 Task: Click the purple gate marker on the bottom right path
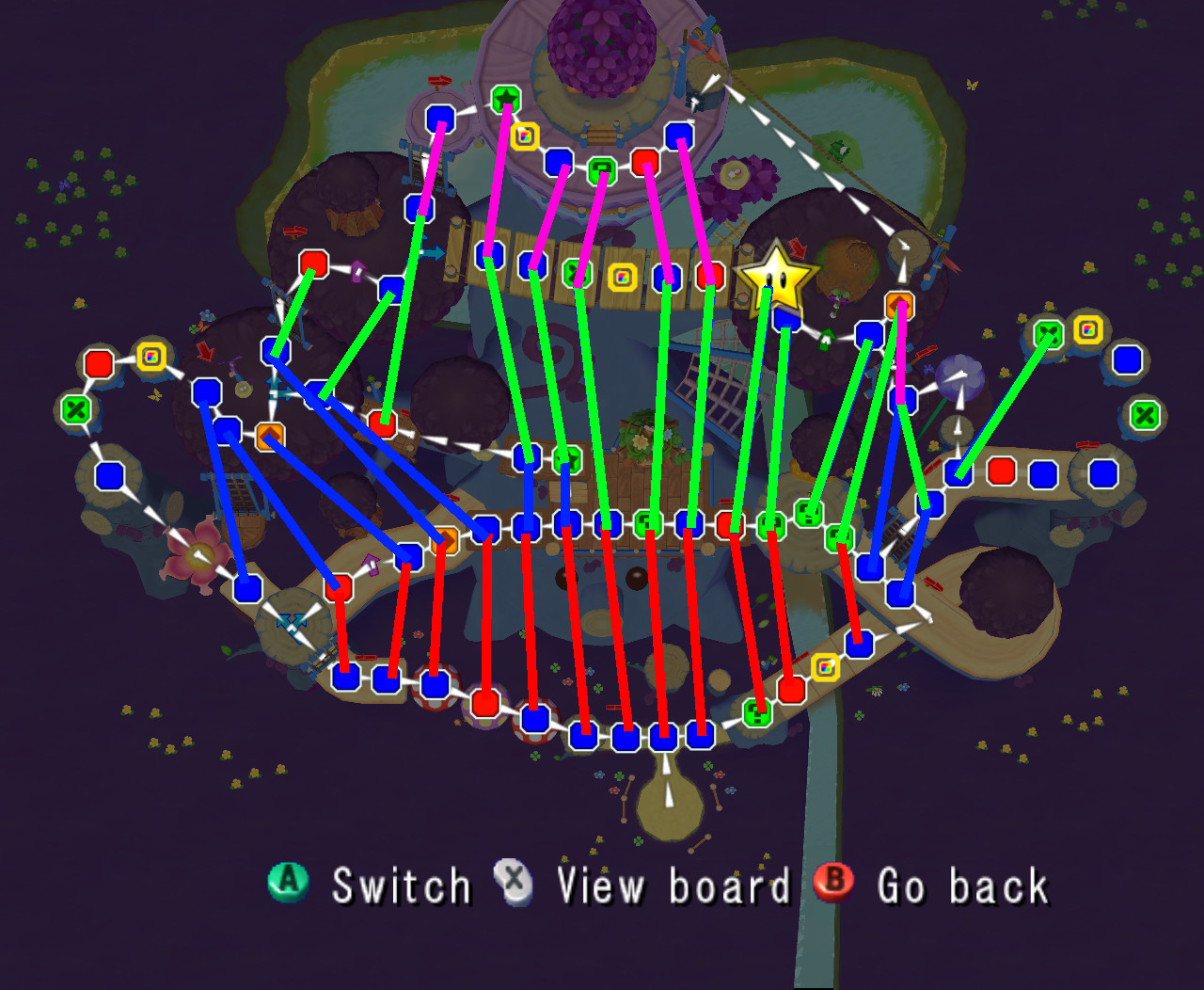coord(371,564)
